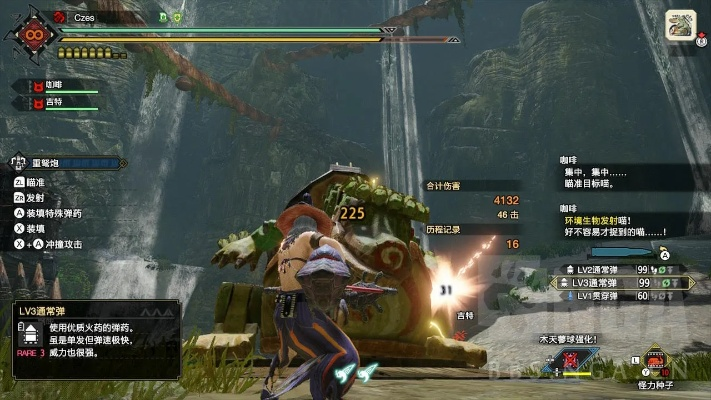Image resolution: width=711 pixels, height=400 pixels.
Task: Click the LV3通常弹 ammo icon in the description box
Action: [x=31, y=331]
